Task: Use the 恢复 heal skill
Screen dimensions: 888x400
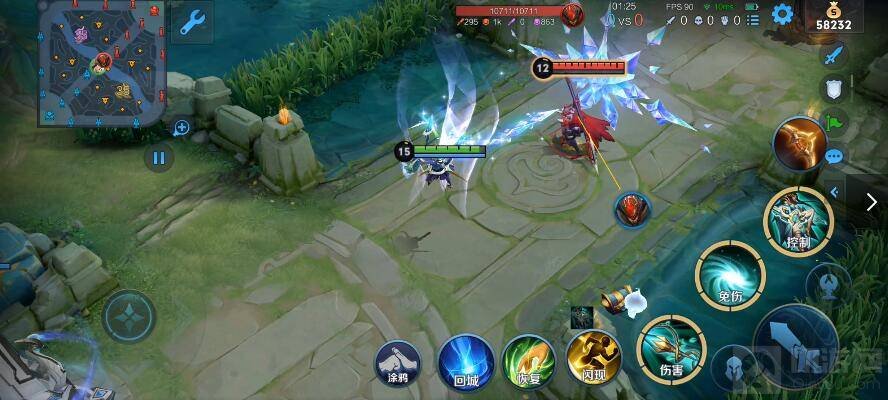Action: [x=528, y=360]
